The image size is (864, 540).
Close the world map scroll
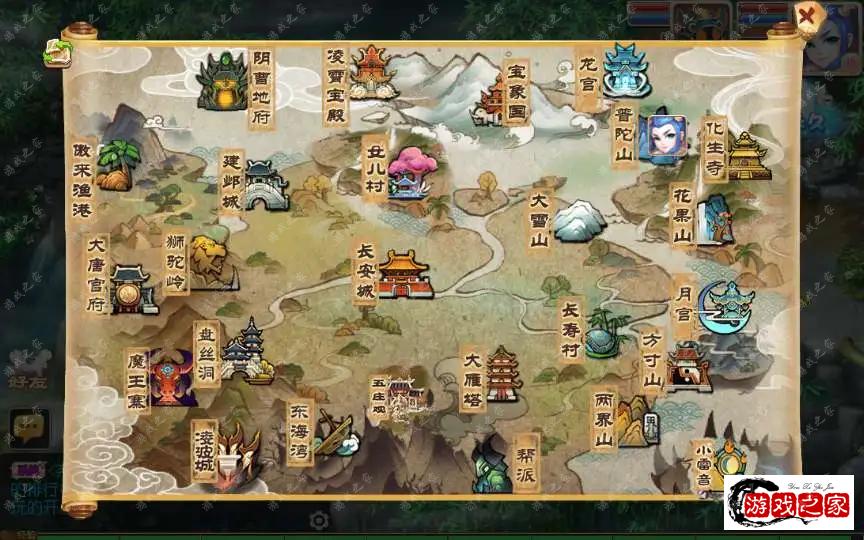click(807, 16)
